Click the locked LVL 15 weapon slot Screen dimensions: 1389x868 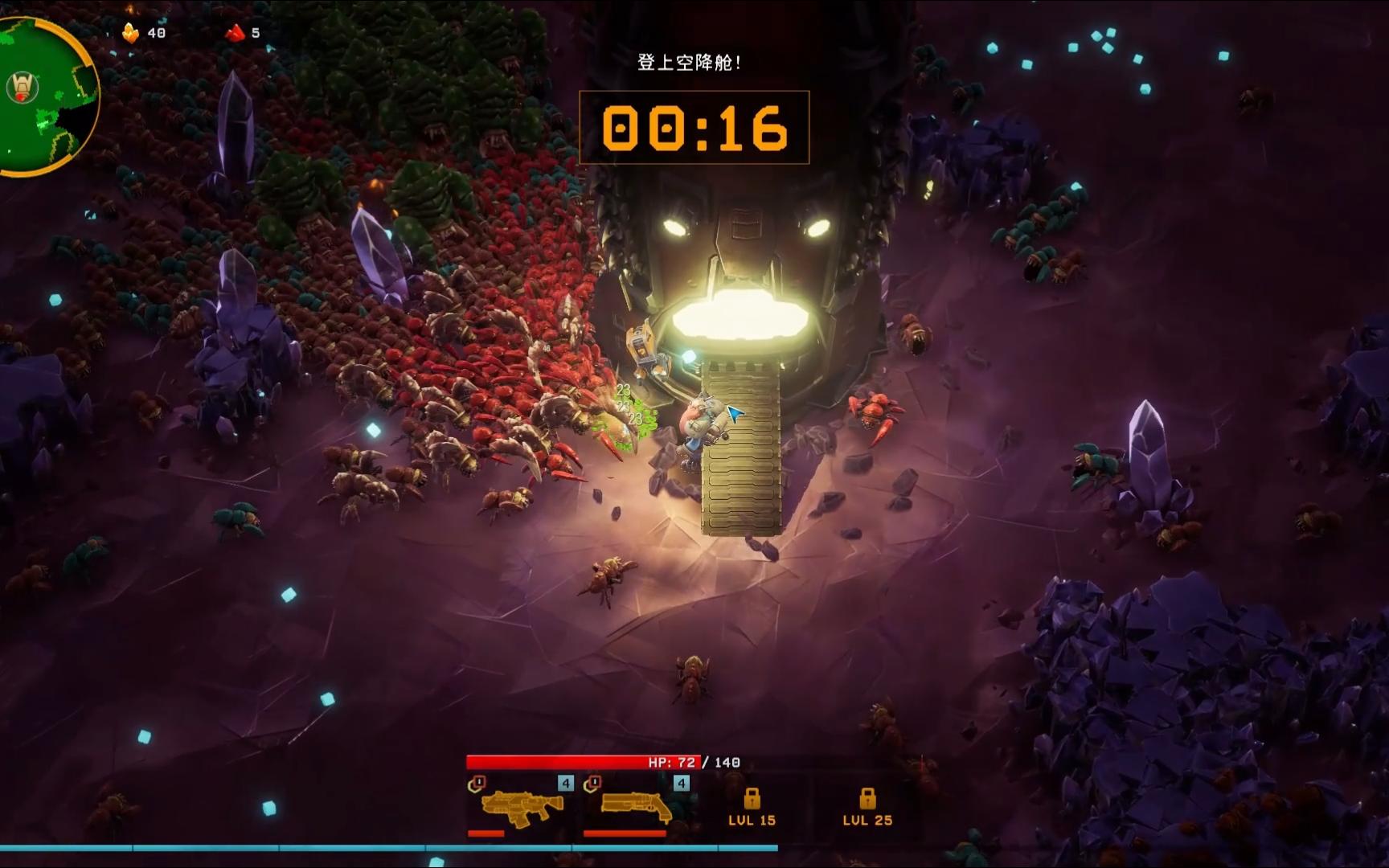click(752, 807)
